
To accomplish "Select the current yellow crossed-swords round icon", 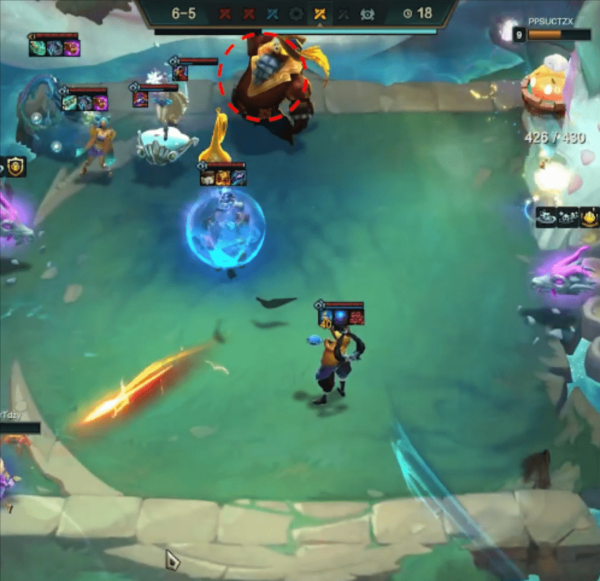I will point(319,14).
